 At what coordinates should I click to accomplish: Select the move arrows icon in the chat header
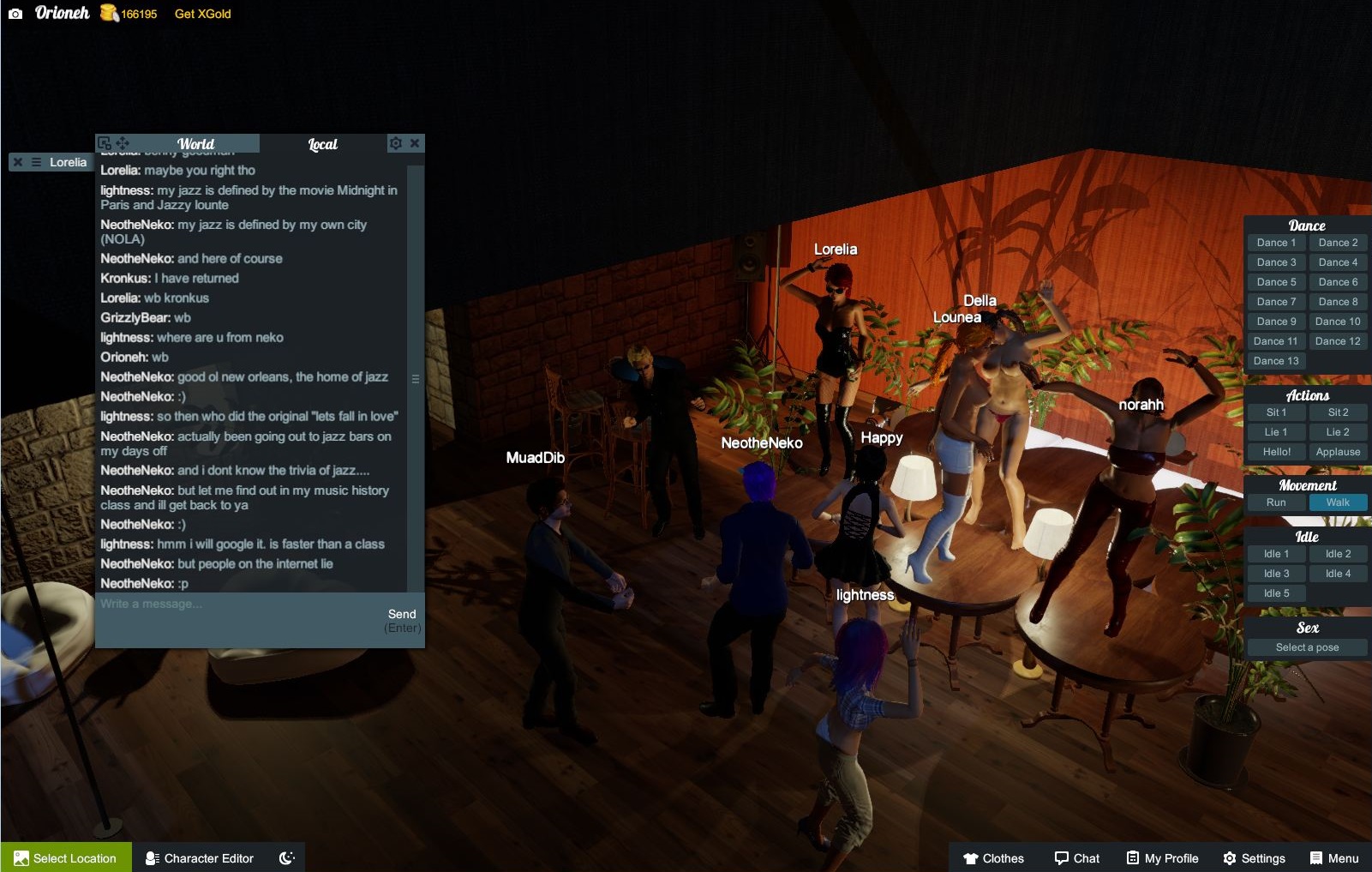(123, 141)
